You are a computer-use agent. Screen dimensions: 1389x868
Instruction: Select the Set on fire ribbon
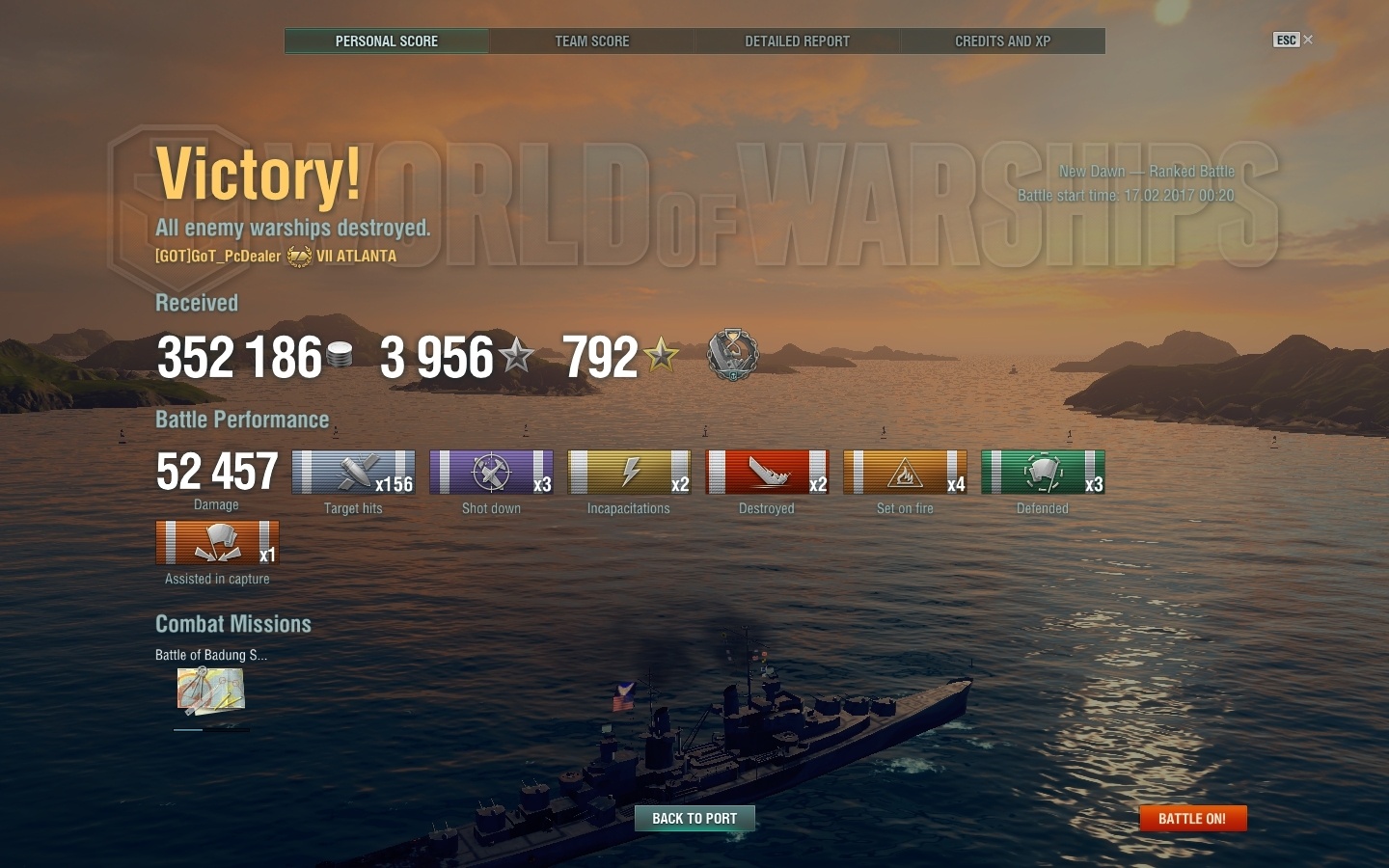906,473
